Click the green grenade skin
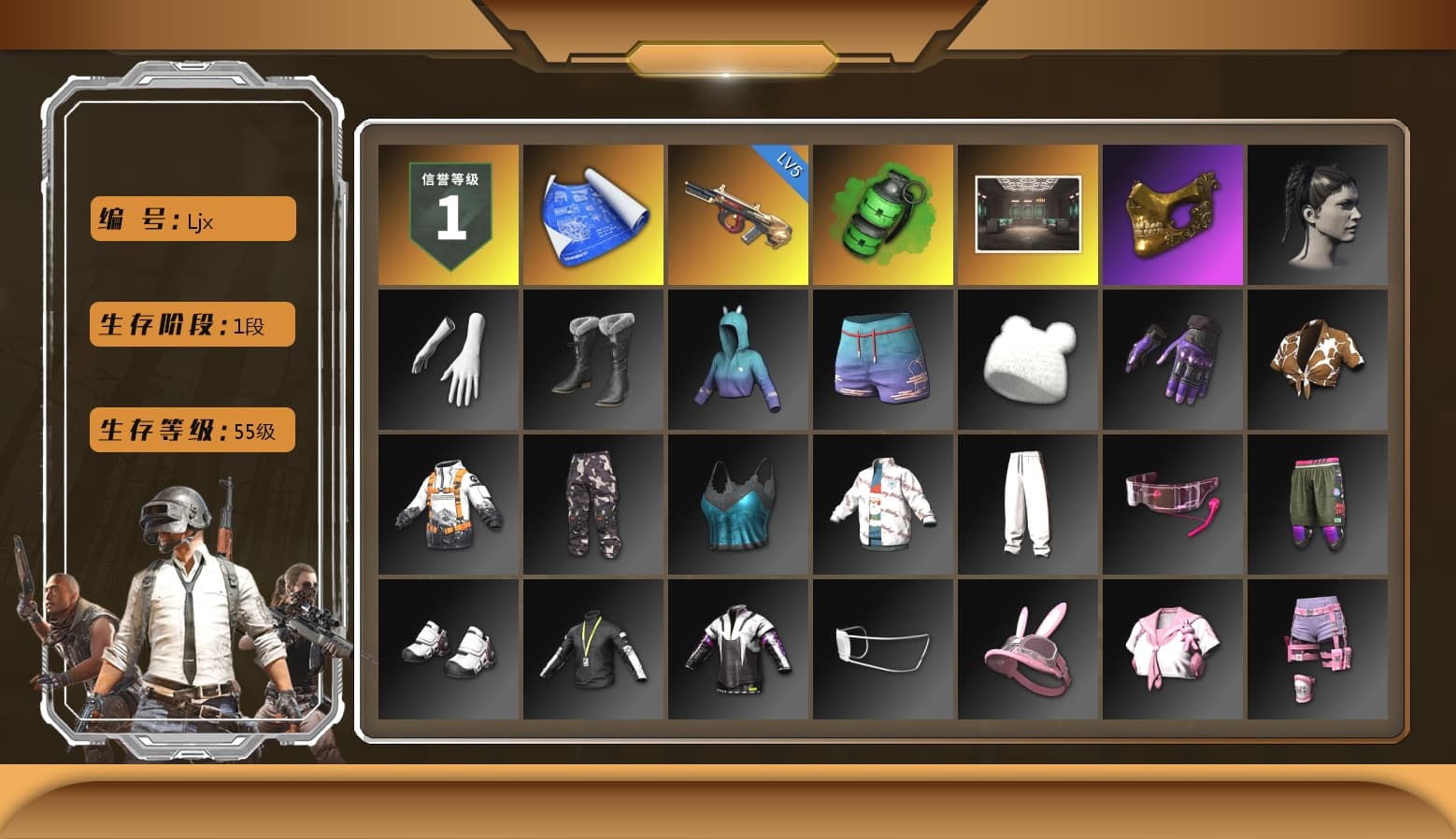The image size is (1456, 839). point(884,213)
